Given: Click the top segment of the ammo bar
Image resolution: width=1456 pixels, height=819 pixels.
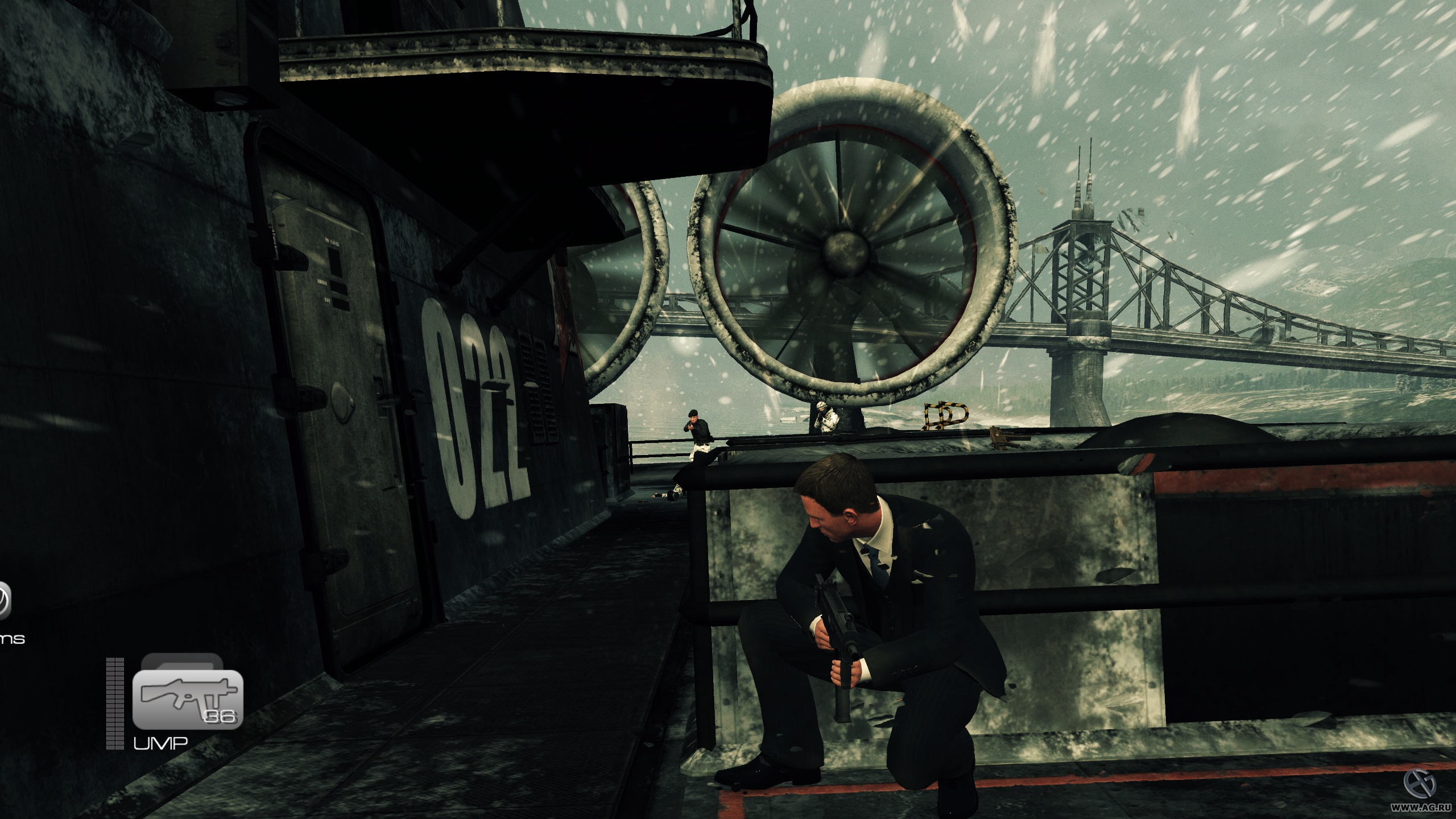Looking at the screenshot, I should point(115,660).
